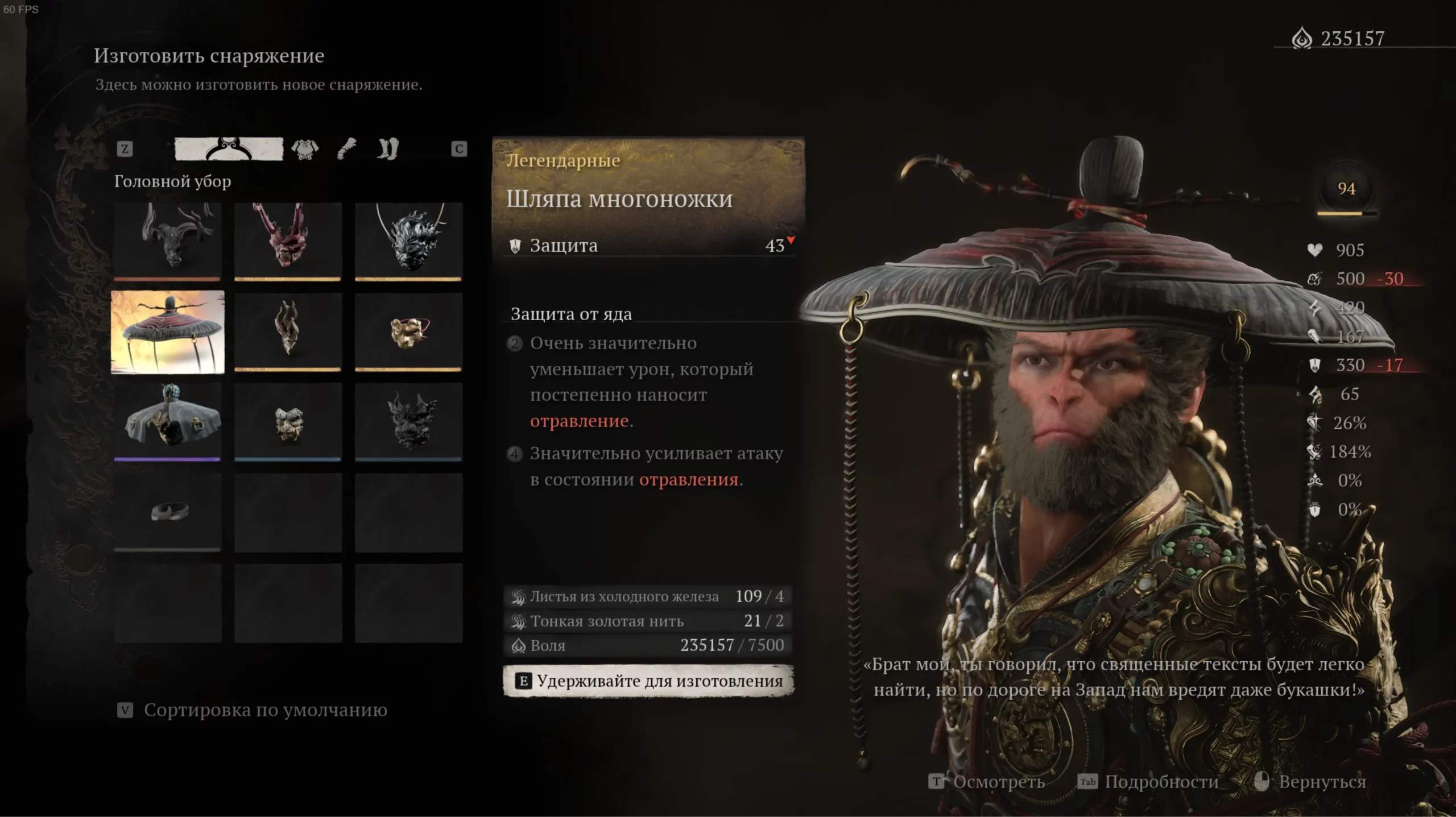Screen dimensions: 1456x817
Task: Switch to the body armor category tab
Action: (x=305, y=150)
